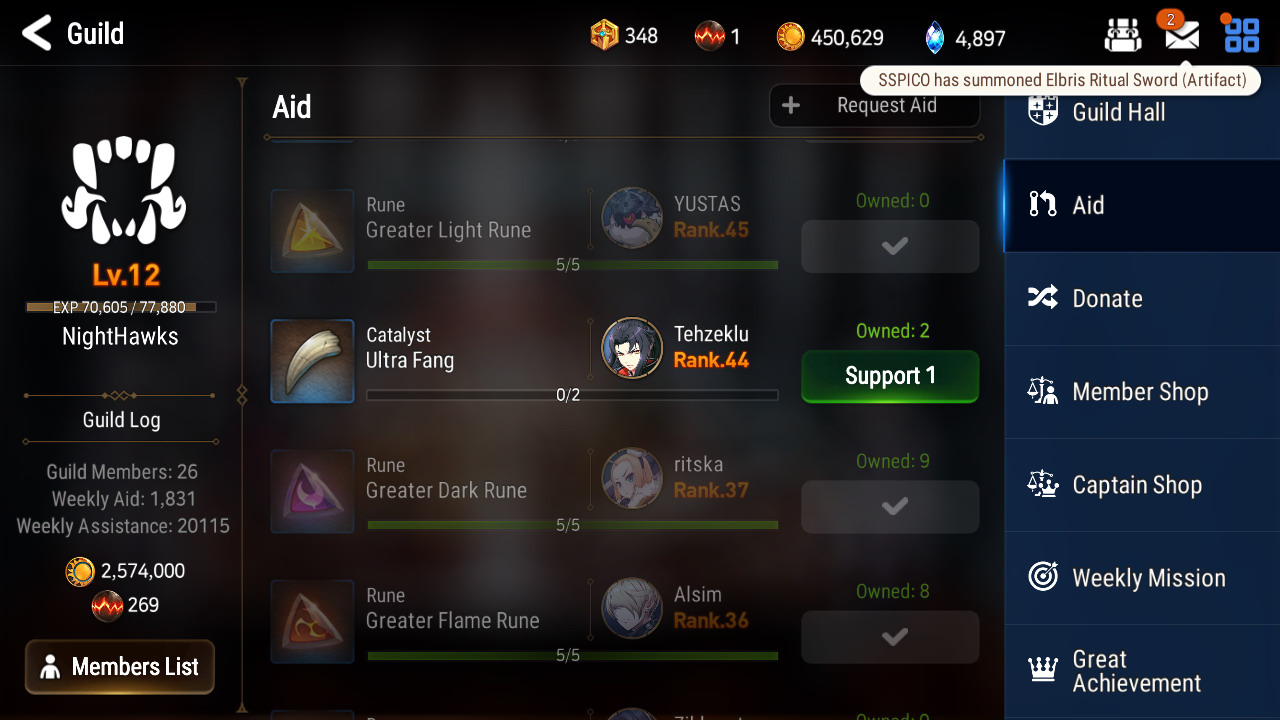Open the Request Aid button

tap(874, 106)
